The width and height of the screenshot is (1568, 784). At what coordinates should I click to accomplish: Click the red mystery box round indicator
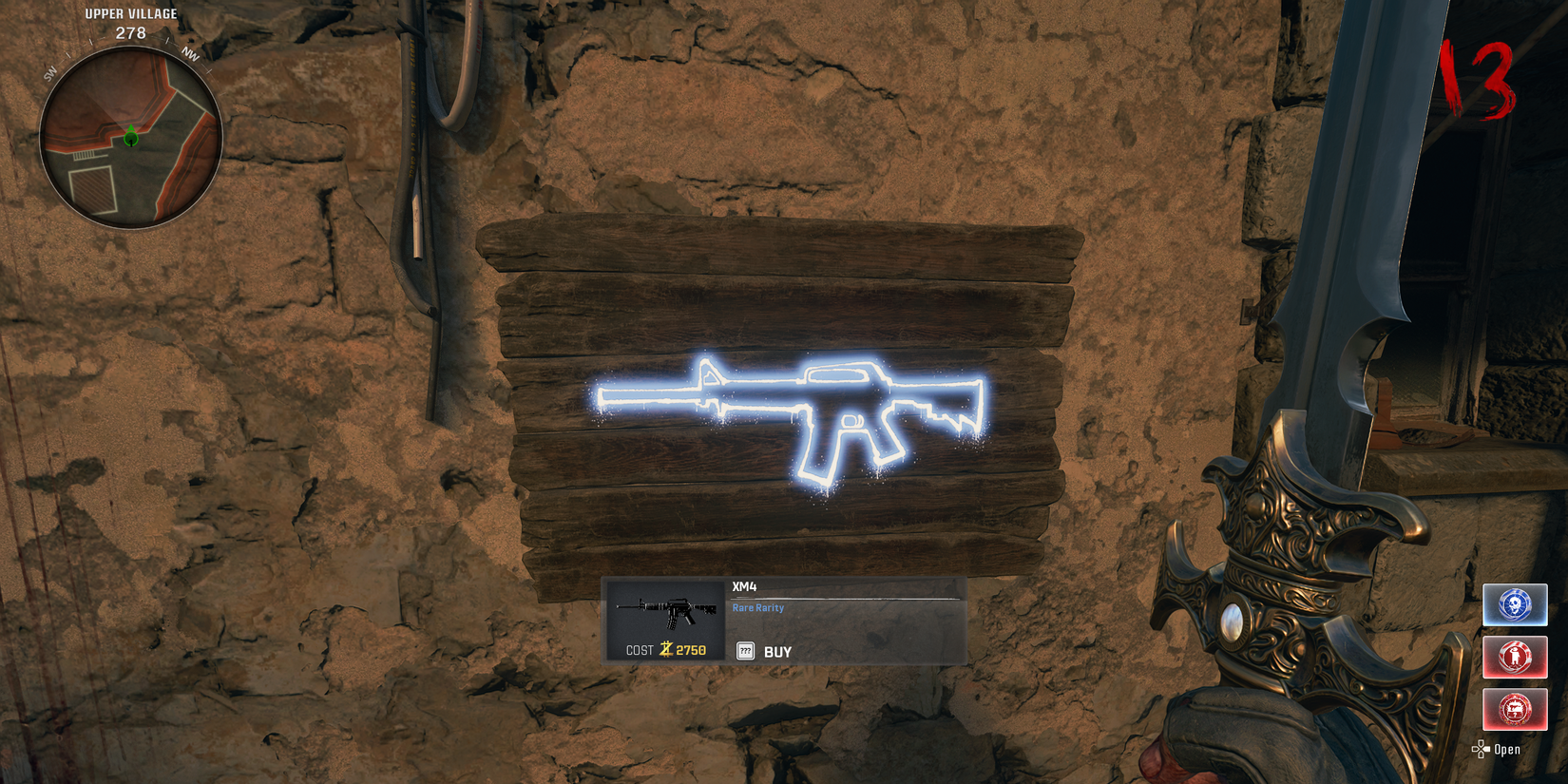(x=1516, y=709)
